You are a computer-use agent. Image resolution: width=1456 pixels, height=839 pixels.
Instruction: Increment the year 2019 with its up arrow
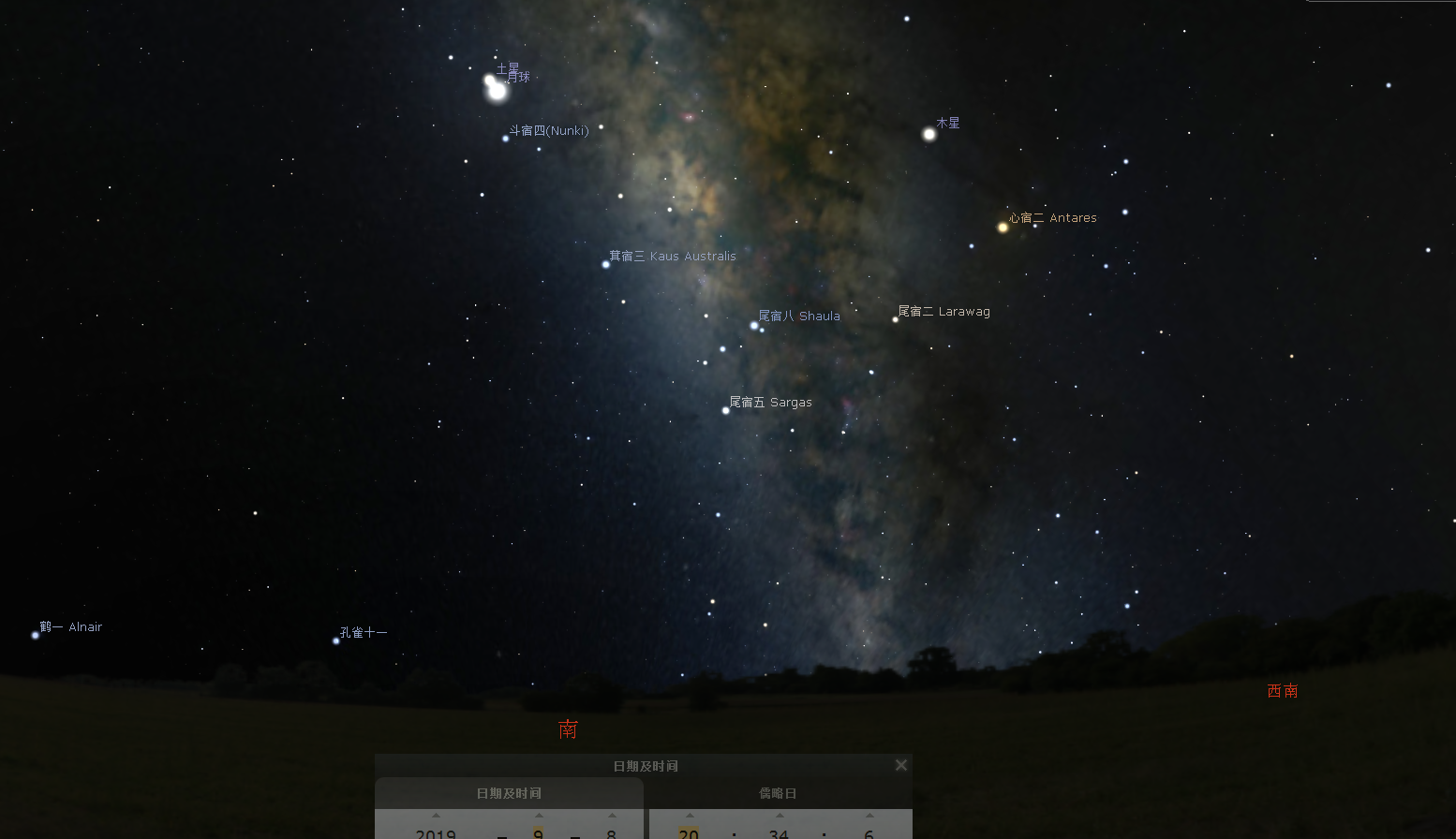point(436,815)
